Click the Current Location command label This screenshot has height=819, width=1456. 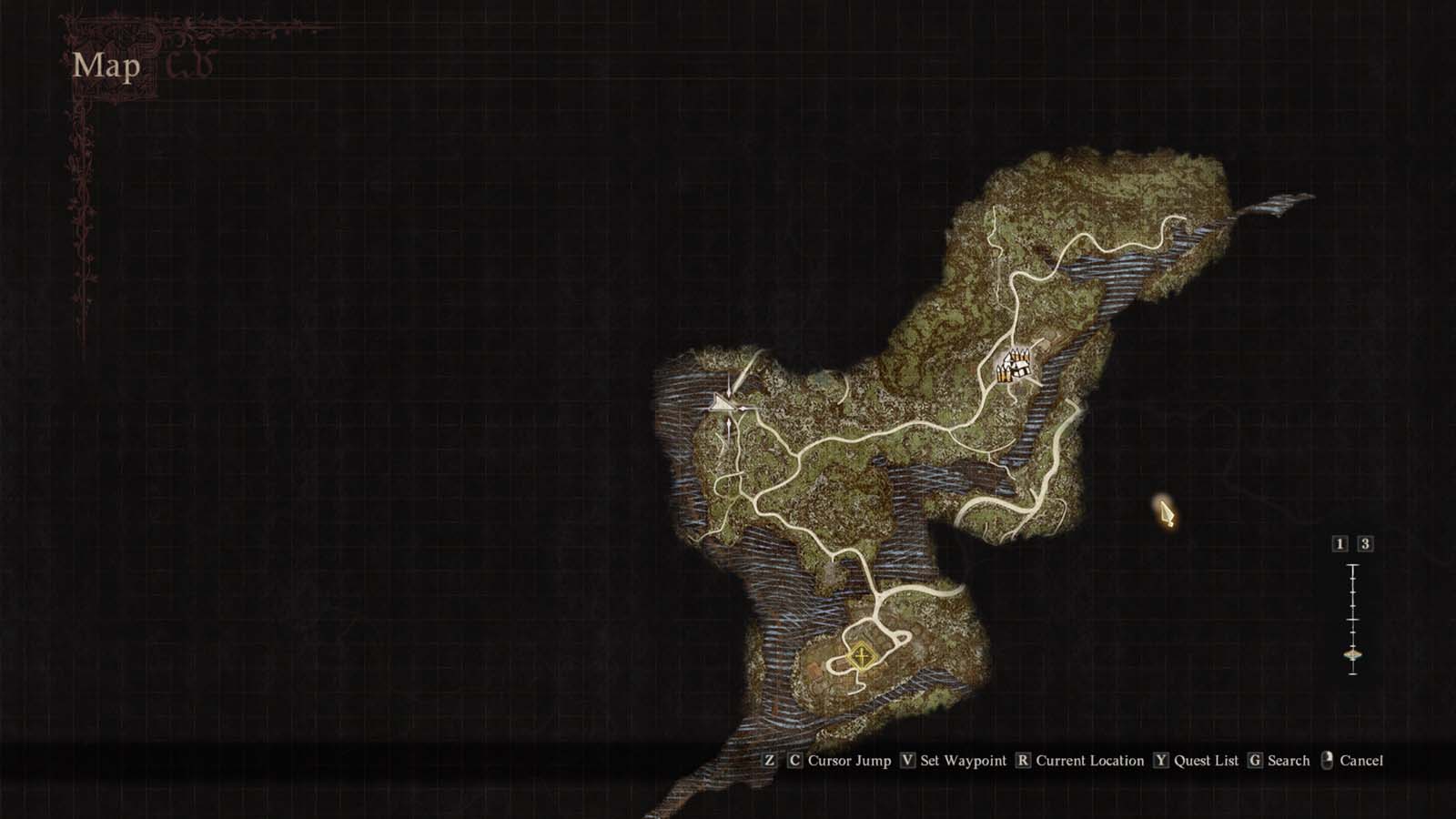pos(1088,761)
